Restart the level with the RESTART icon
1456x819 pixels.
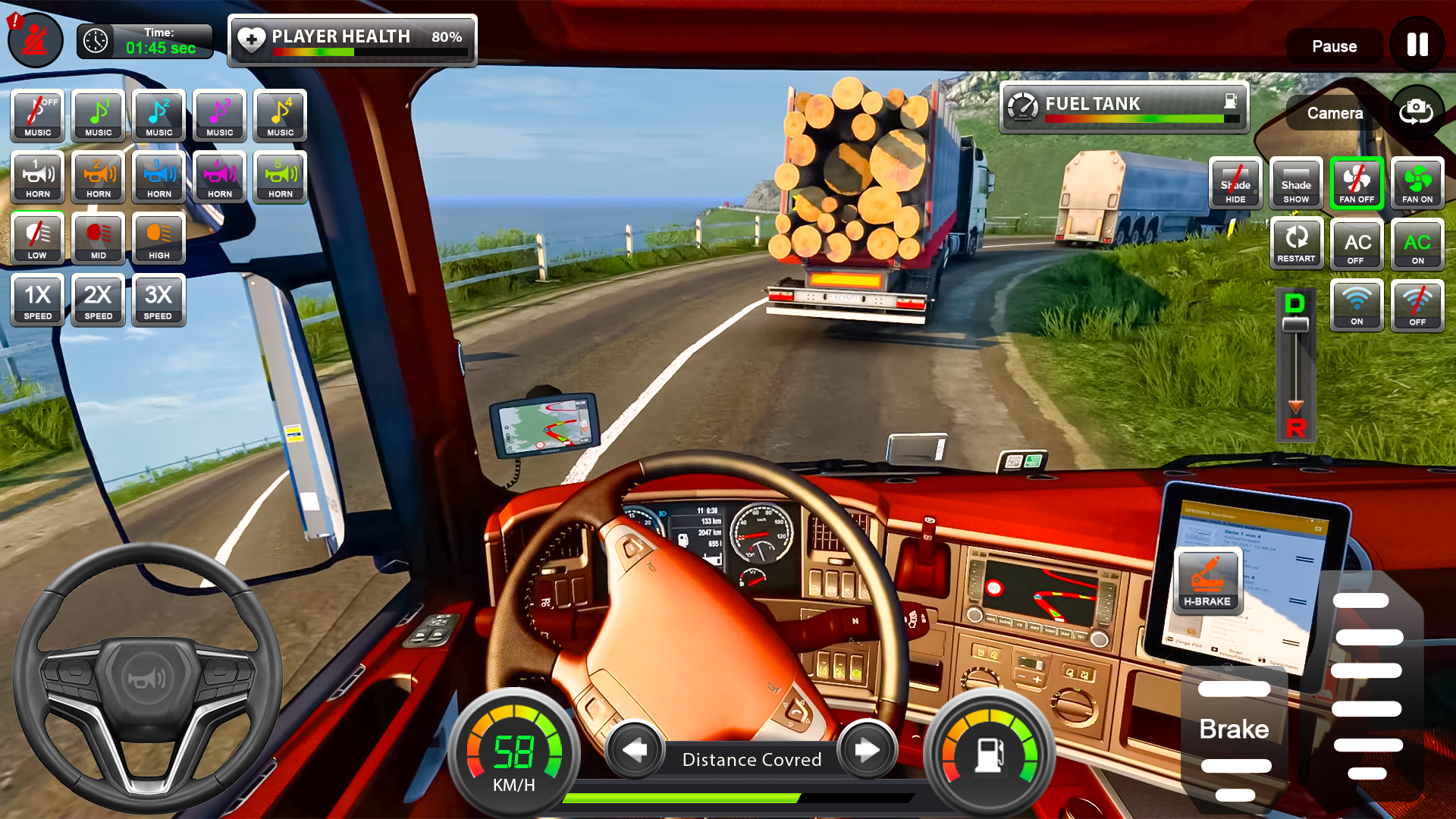[x=1297, y=244]
